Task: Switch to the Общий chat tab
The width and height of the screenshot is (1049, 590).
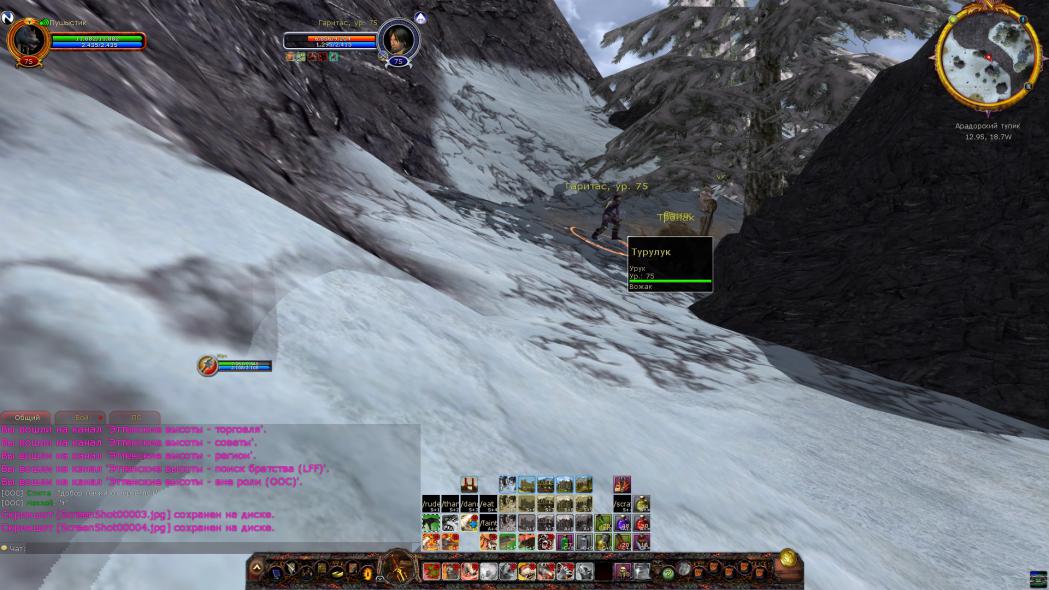Action: 26,417
